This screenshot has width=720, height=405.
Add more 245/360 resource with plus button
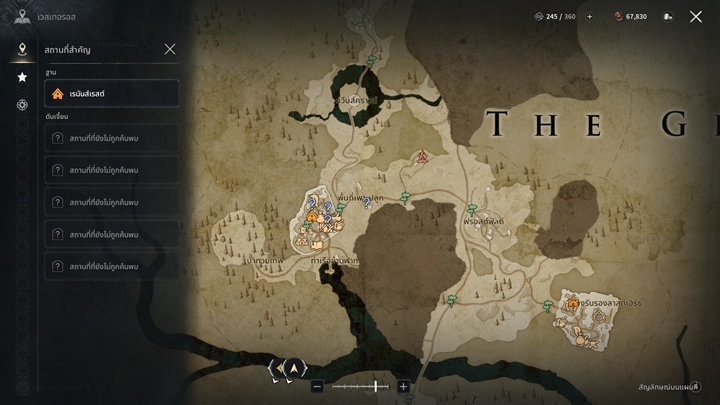(589, 16)
